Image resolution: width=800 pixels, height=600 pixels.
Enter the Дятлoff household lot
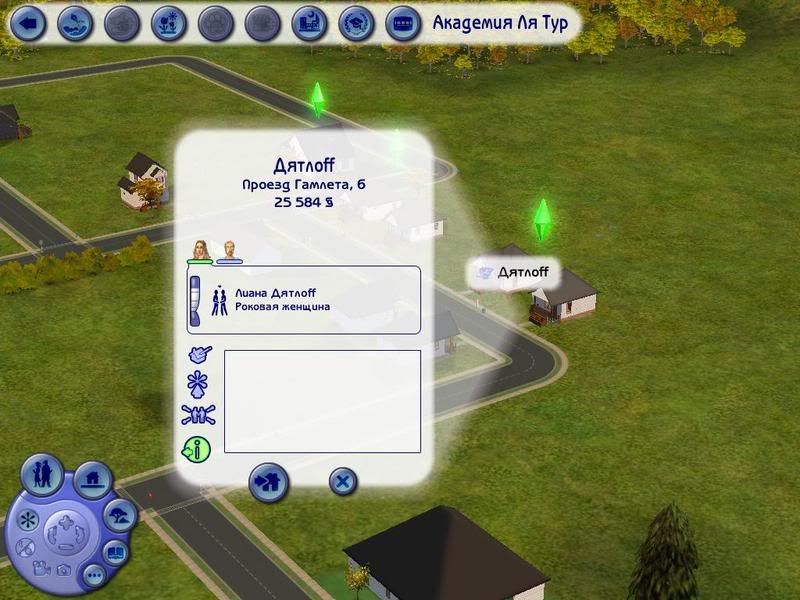[268, 482]
